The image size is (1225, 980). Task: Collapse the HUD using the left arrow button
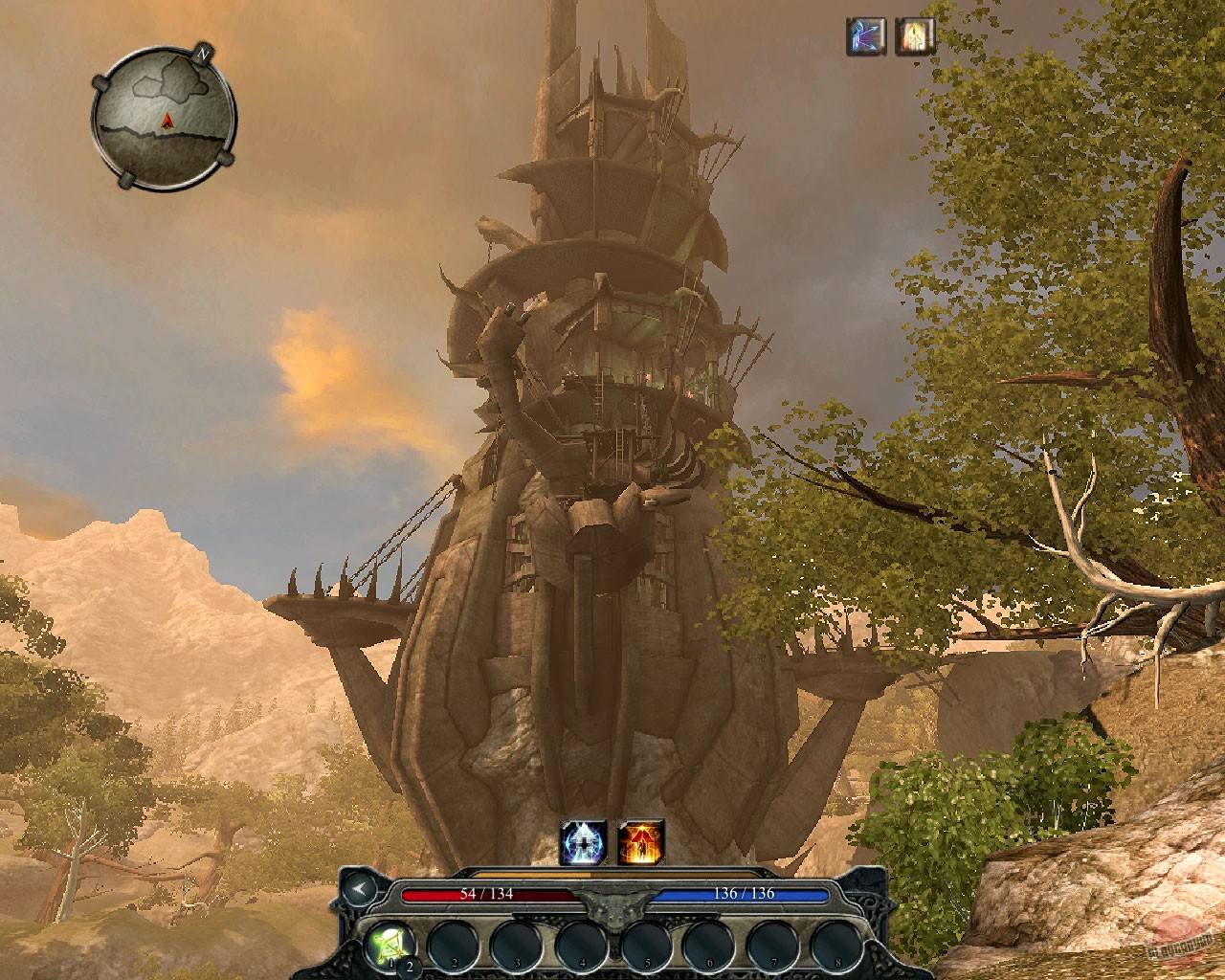pos(359,887)
